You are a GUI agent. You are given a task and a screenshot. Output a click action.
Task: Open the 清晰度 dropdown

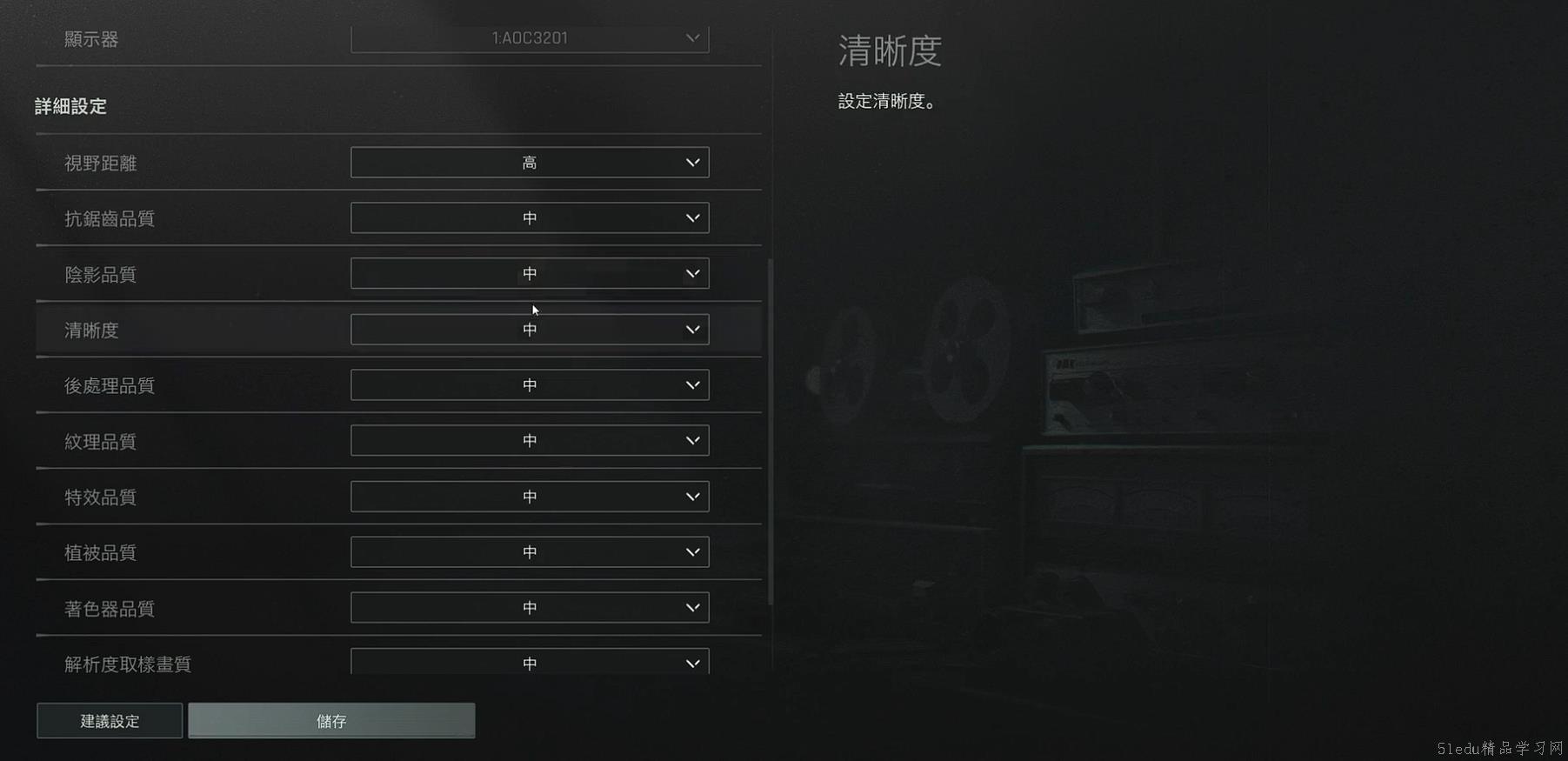[530, 330]
